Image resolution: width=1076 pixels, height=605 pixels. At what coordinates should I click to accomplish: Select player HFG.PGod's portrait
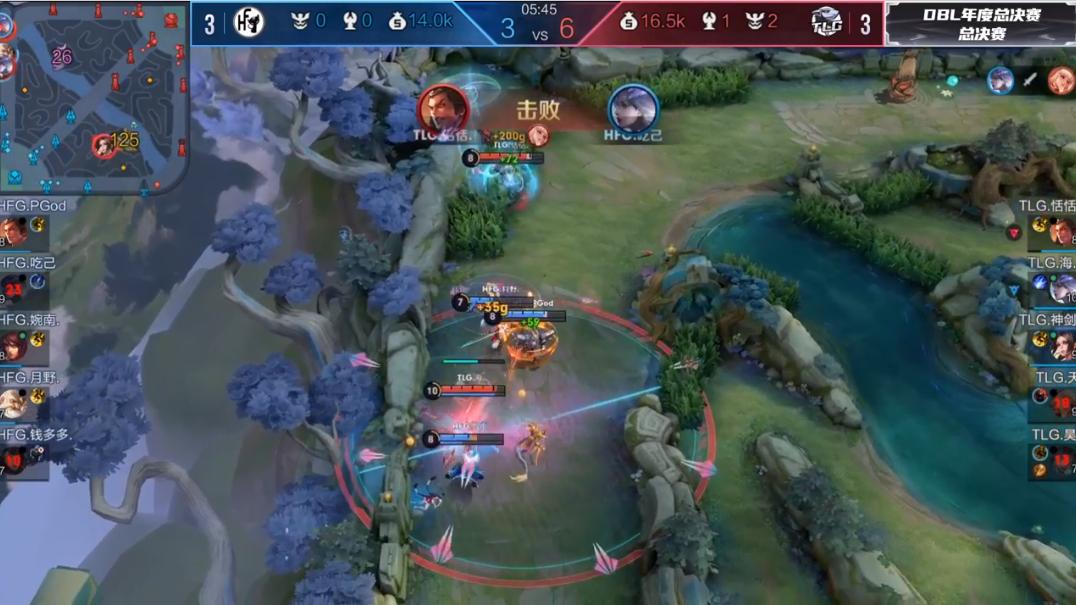(14, 232)
